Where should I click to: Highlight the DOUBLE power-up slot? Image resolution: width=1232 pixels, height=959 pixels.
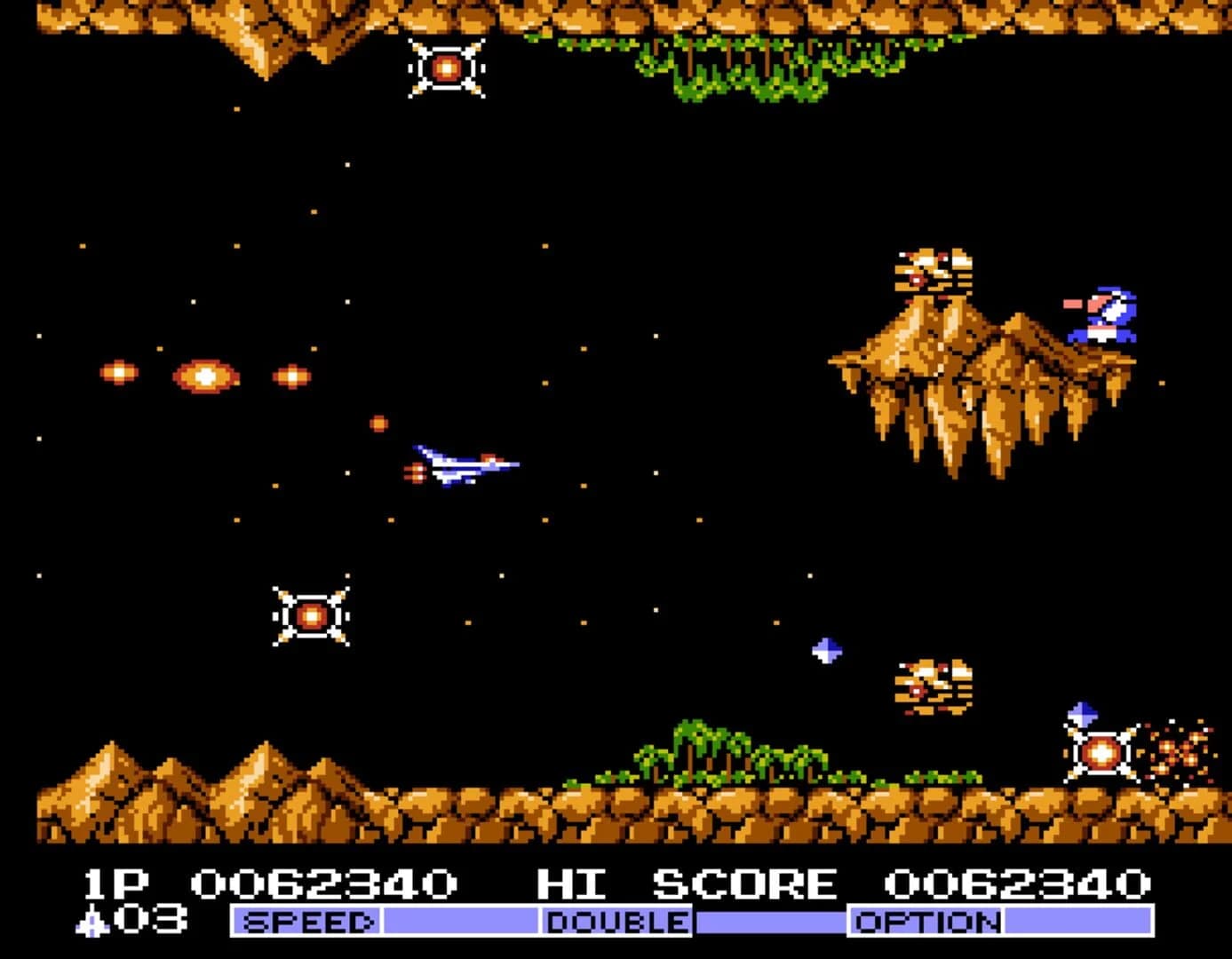pyautogui.click(x=616, y=922)
